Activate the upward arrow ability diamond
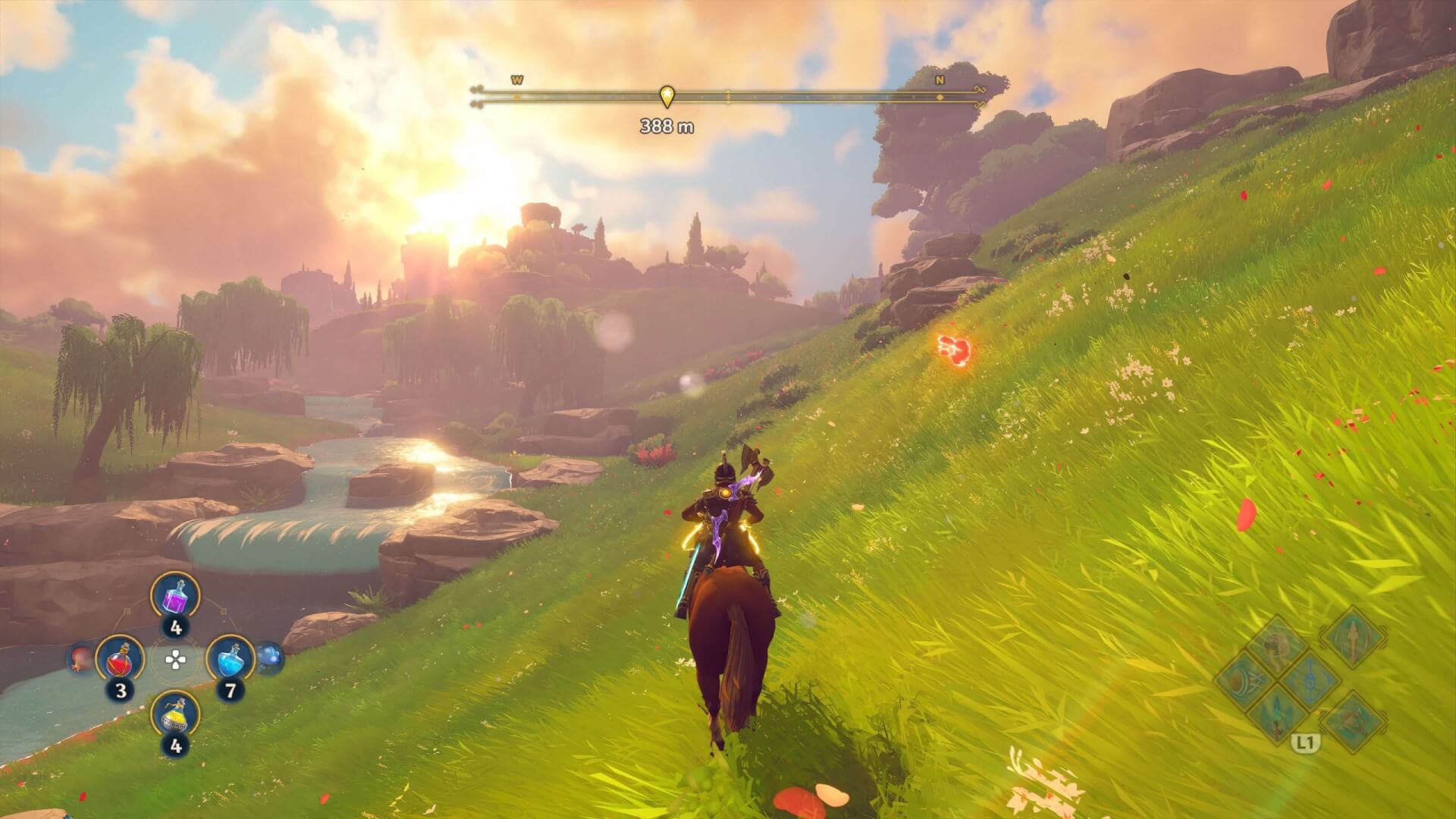Image resolution: width=1456 pixels, height=819 pixels. [x=1352, y=635]
